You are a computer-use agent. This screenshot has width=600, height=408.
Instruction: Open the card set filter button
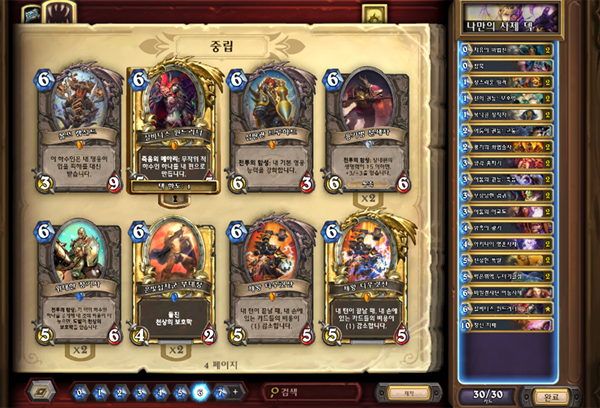(44, 391)
